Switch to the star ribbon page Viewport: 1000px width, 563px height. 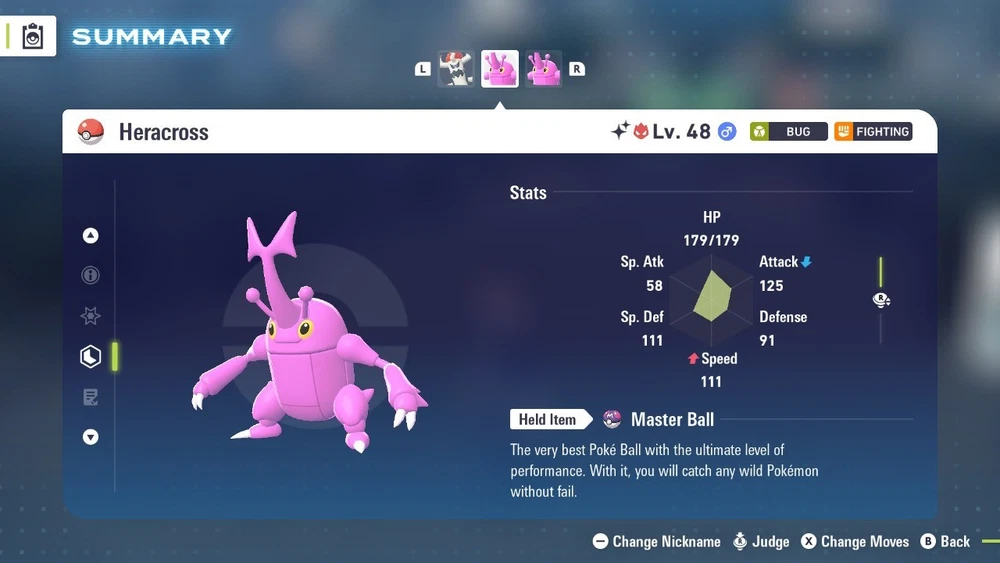coord(91,316)
